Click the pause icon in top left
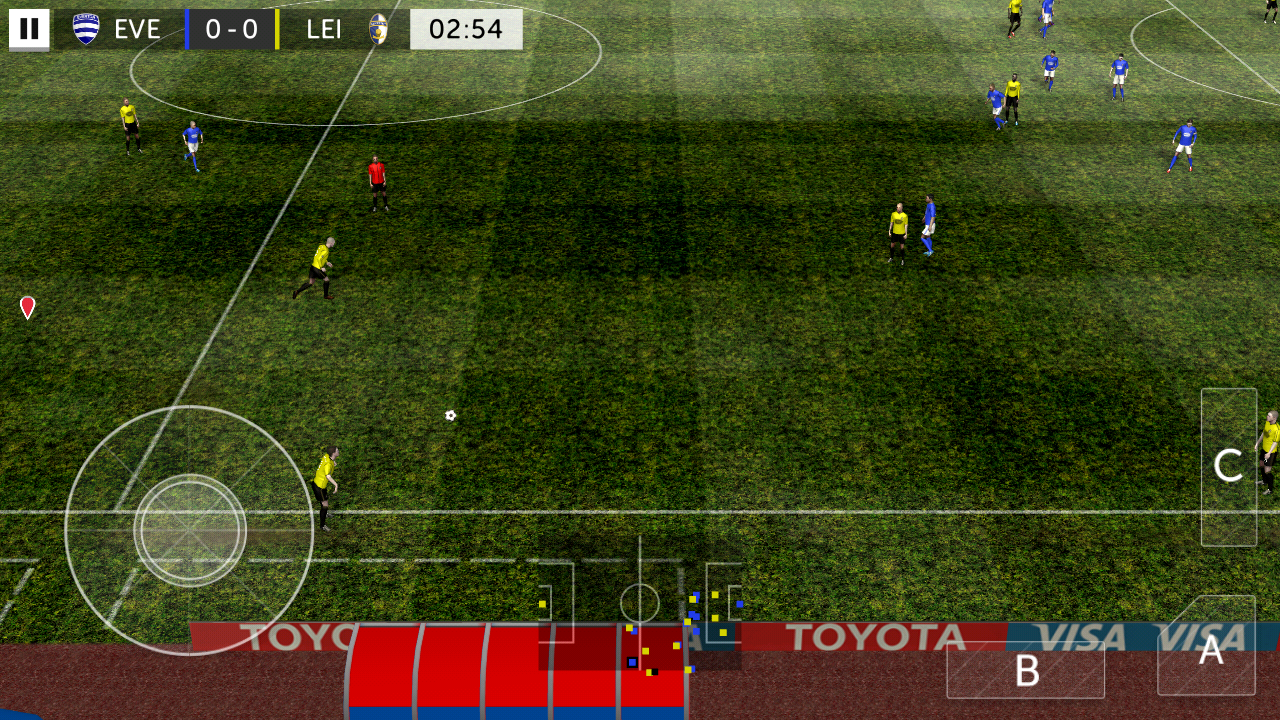Screen dimensions: 1280x720 point(29,28)
